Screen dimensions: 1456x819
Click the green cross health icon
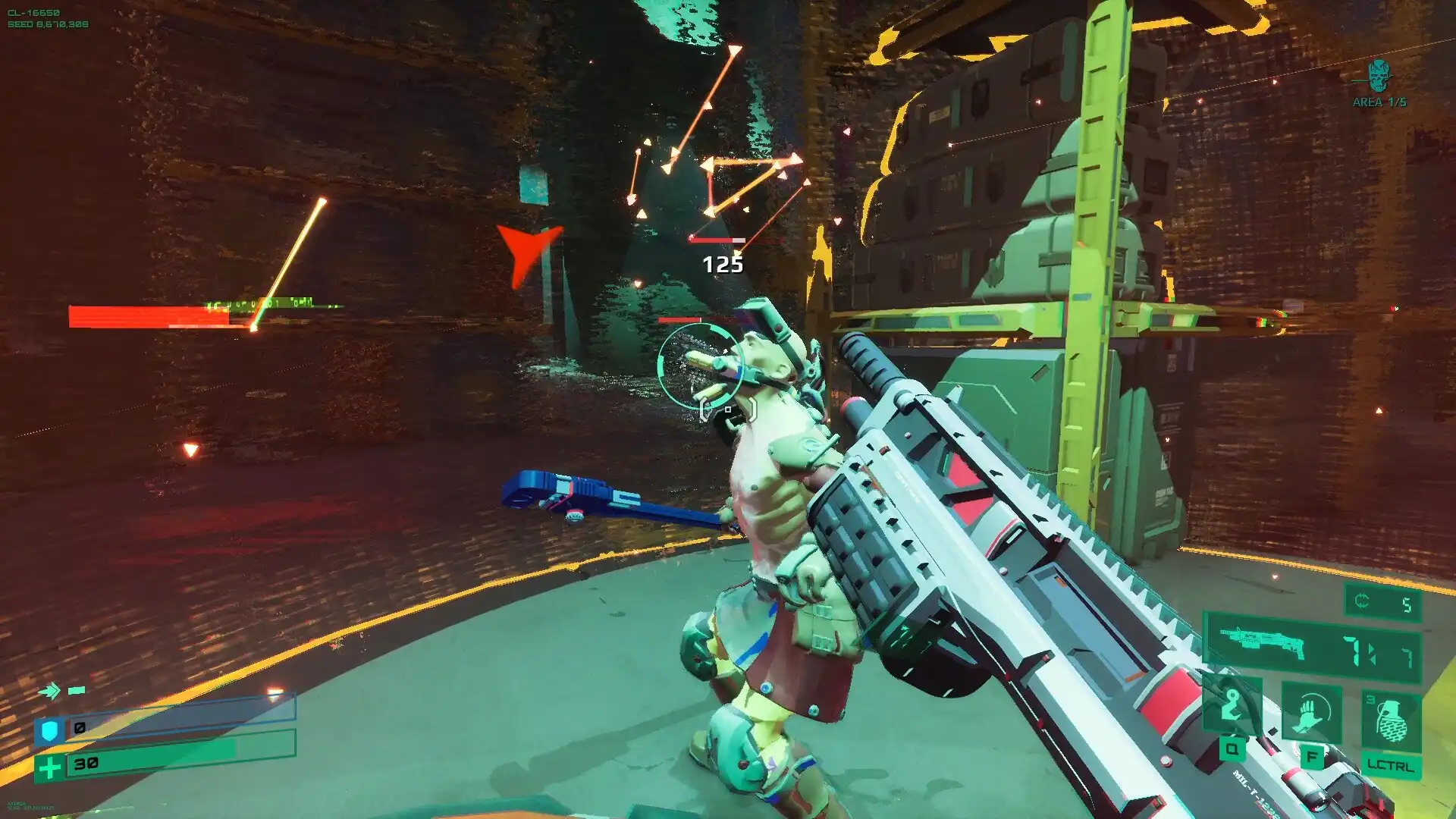coord(50,768)
